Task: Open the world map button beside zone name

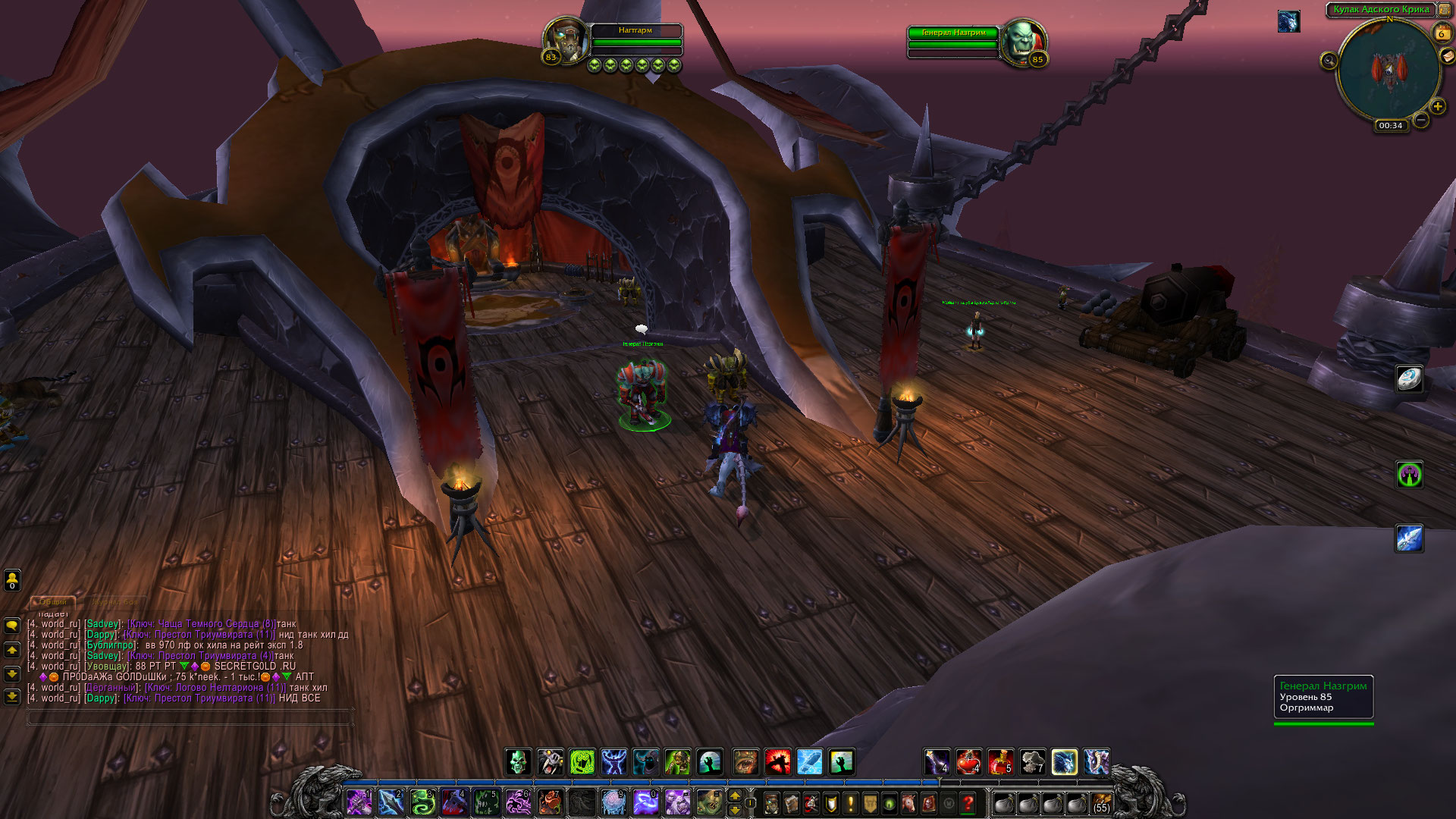Action: 1444,10
